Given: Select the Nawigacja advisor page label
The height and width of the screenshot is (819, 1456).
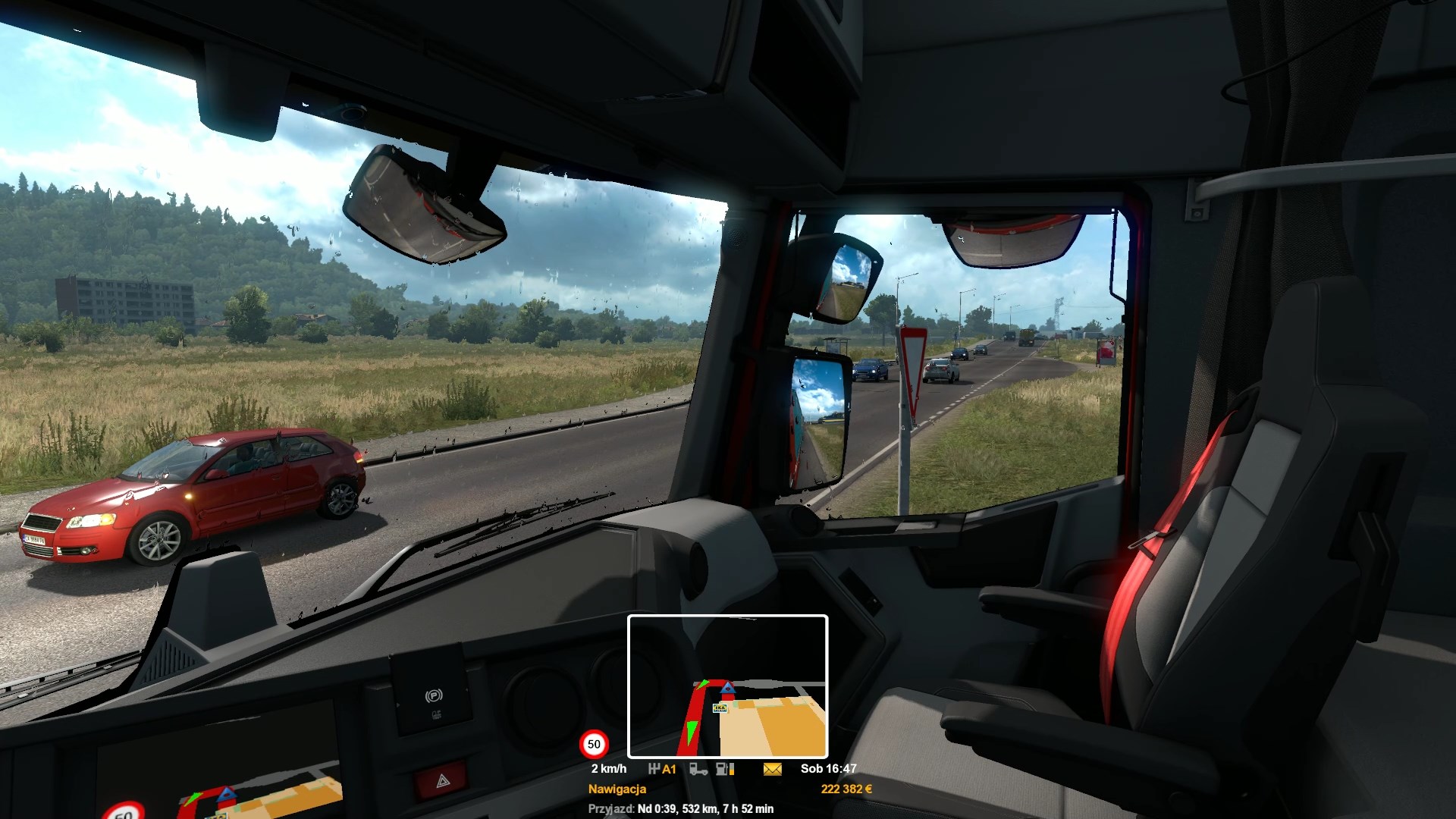Looking at the screenshot, I should click(x=617, y=789).
